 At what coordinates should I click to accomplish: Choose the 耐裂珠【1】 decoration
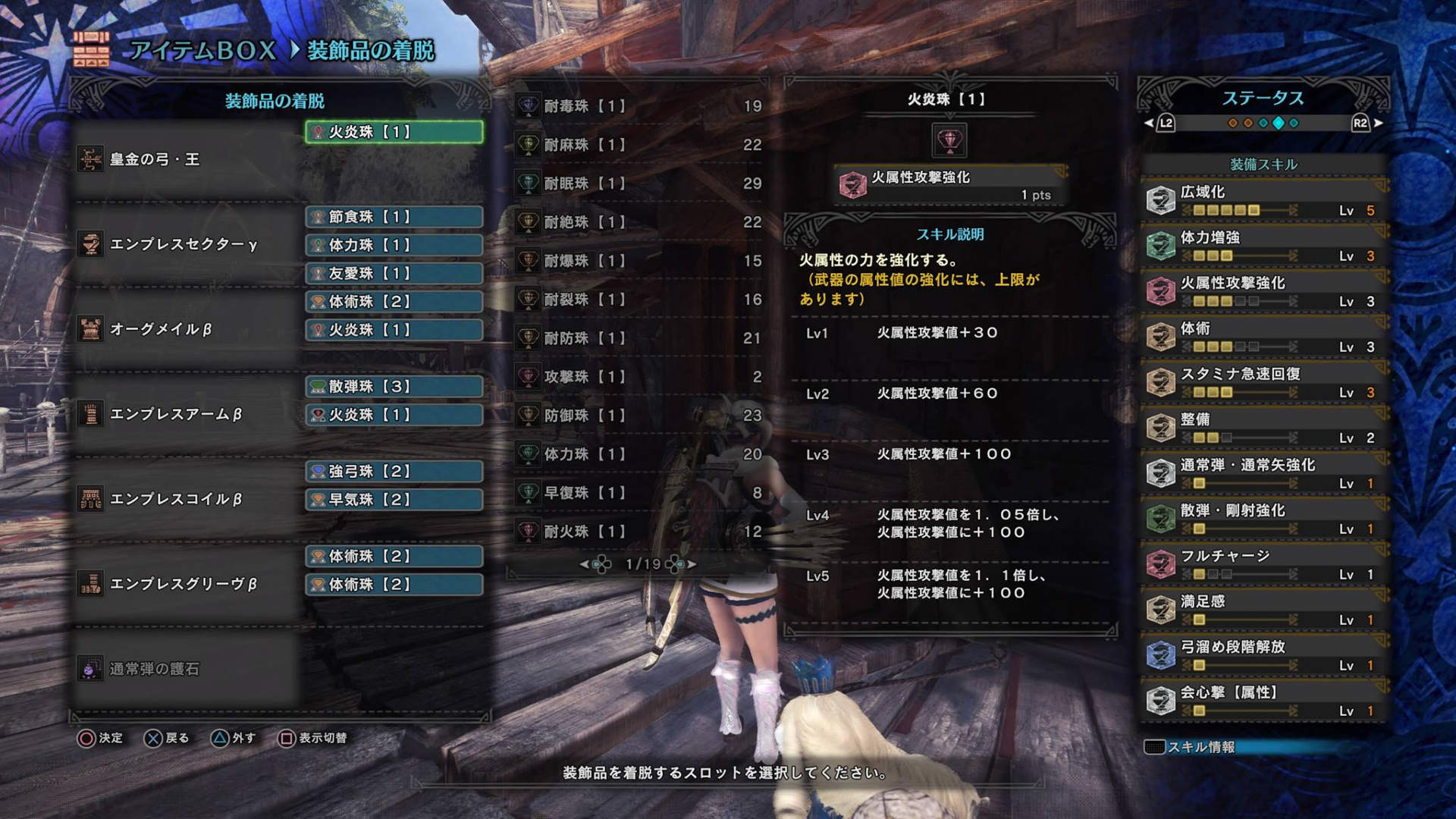pyautogui.click(x=639, y=300)
